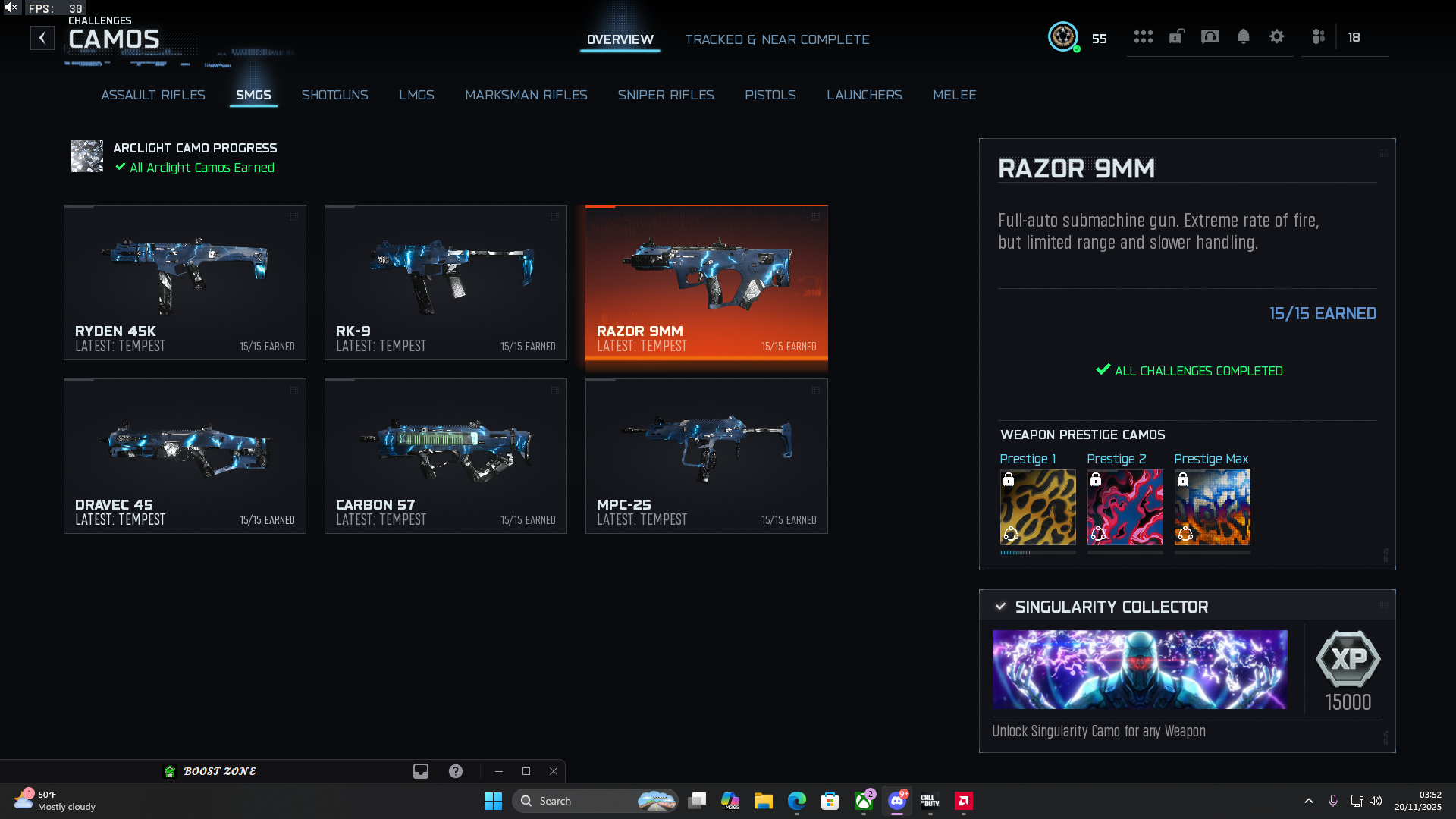This screenshot has height=819, width=1456.
Task: Open the Tracked & Near Complete tab
Action: (x=777, y=39)
